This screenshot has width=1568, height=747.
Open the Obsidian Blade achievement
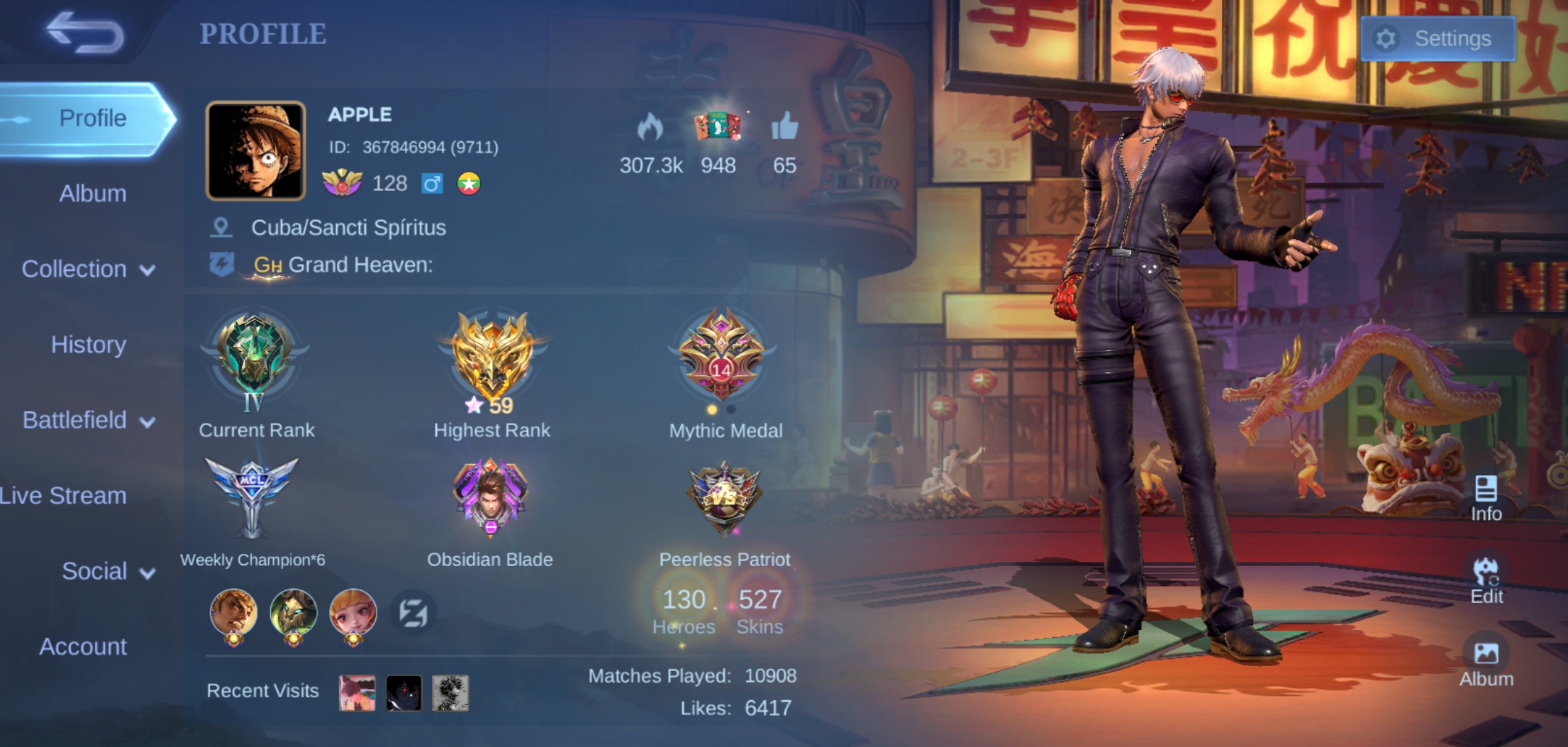click(x=490, y=498)
